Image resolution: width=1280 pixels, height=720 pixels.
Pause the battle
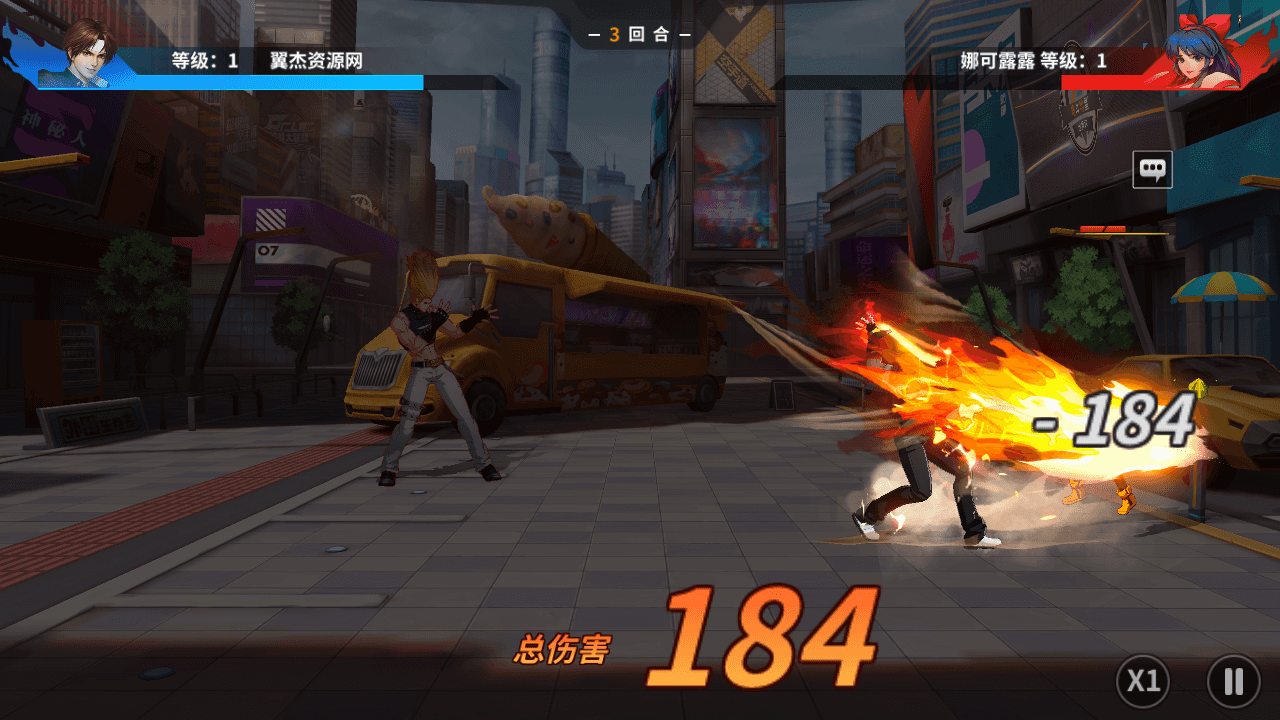[x=1233, y=682]
